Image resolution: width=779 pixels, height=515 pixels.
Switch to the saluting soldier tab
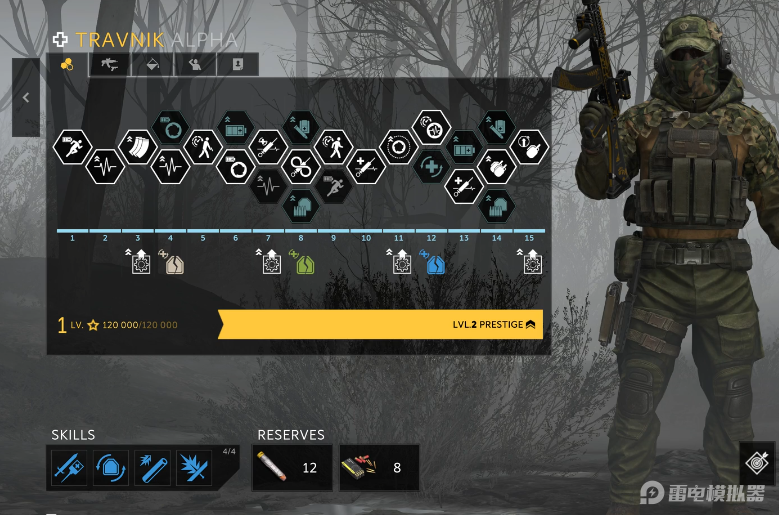[195, 65]
